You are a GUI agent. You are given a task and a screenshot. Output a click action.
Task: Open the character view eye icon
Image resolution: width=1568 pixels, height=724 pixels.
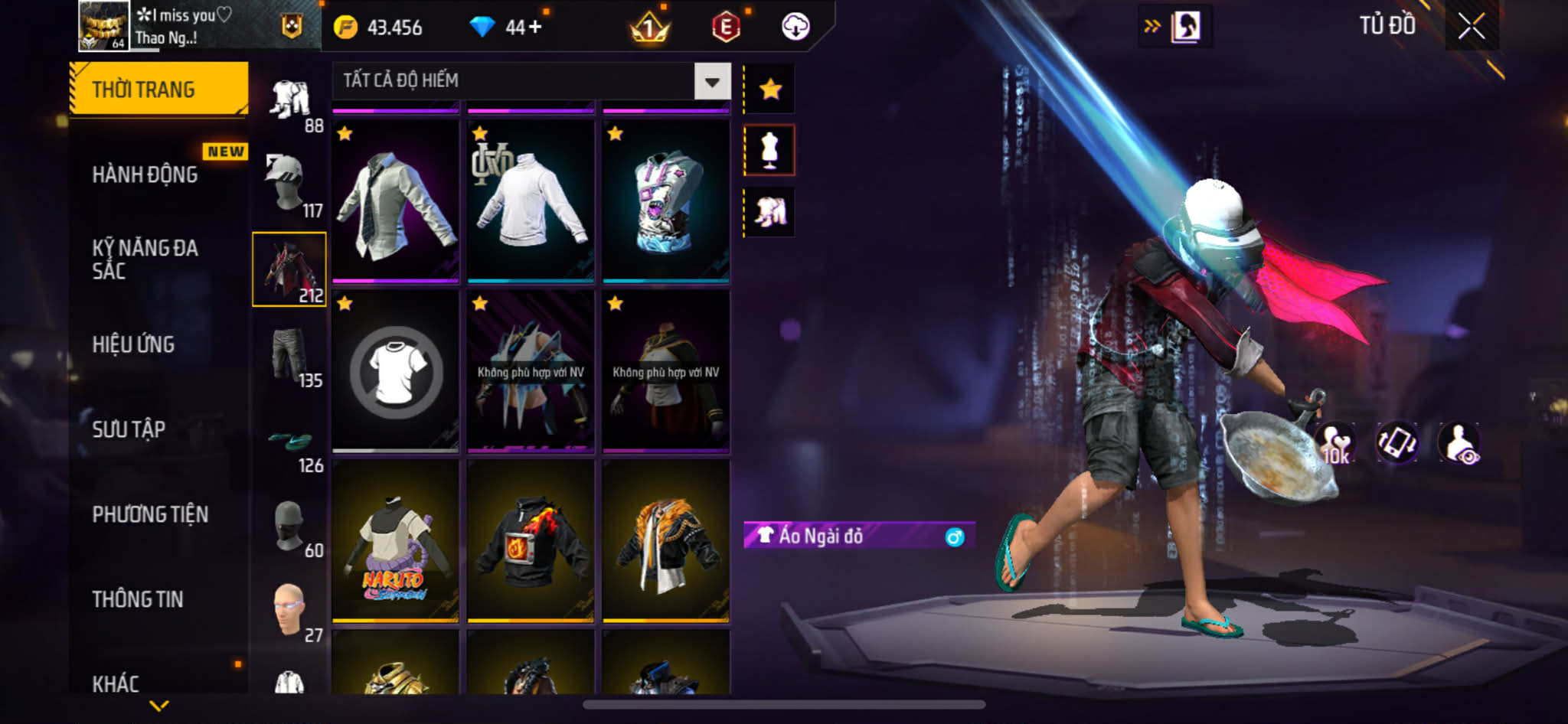coord(1459,442)
